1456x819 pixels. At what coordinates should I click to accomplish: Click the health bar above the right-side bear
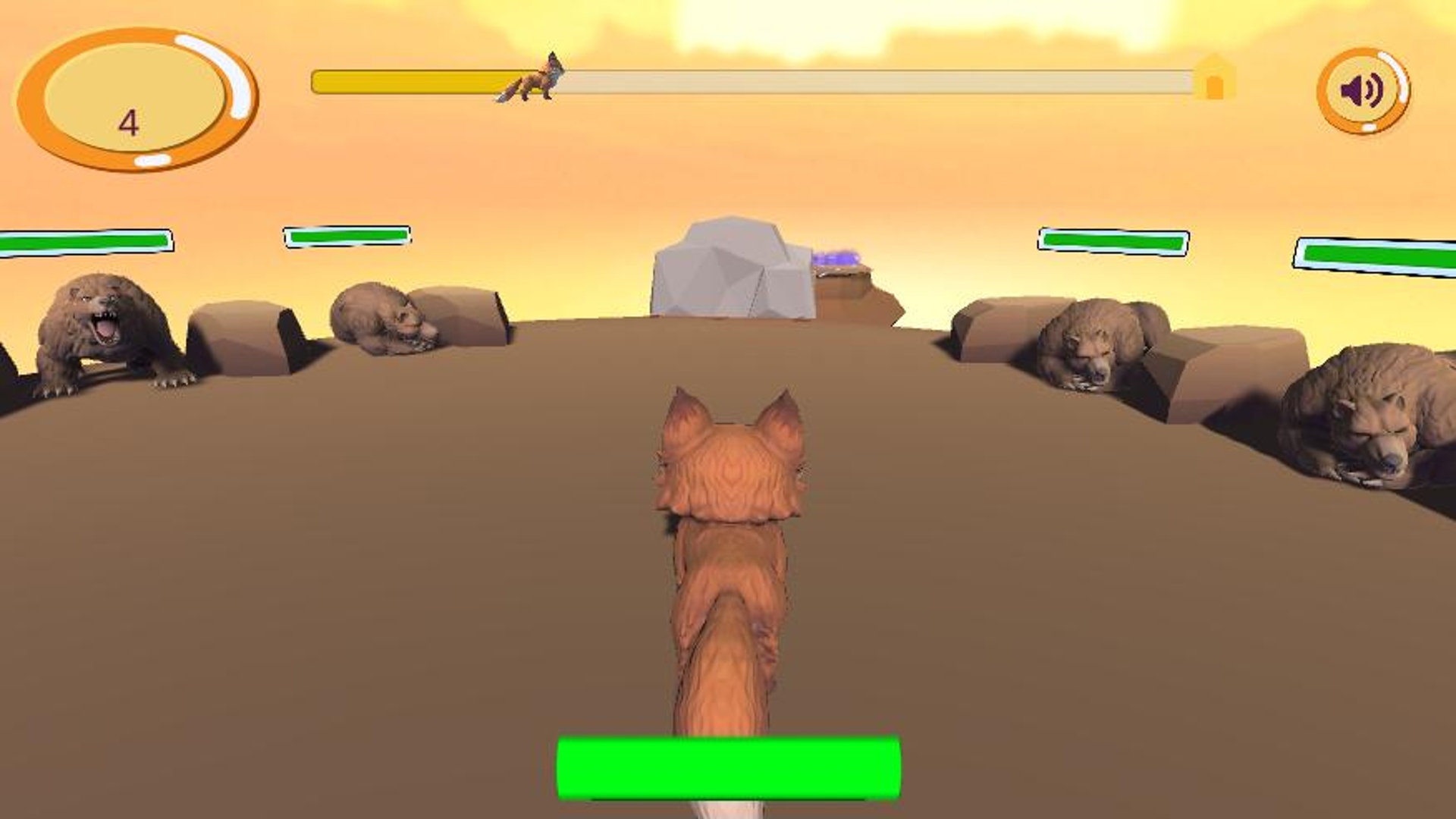click(x=1115, y=240)
